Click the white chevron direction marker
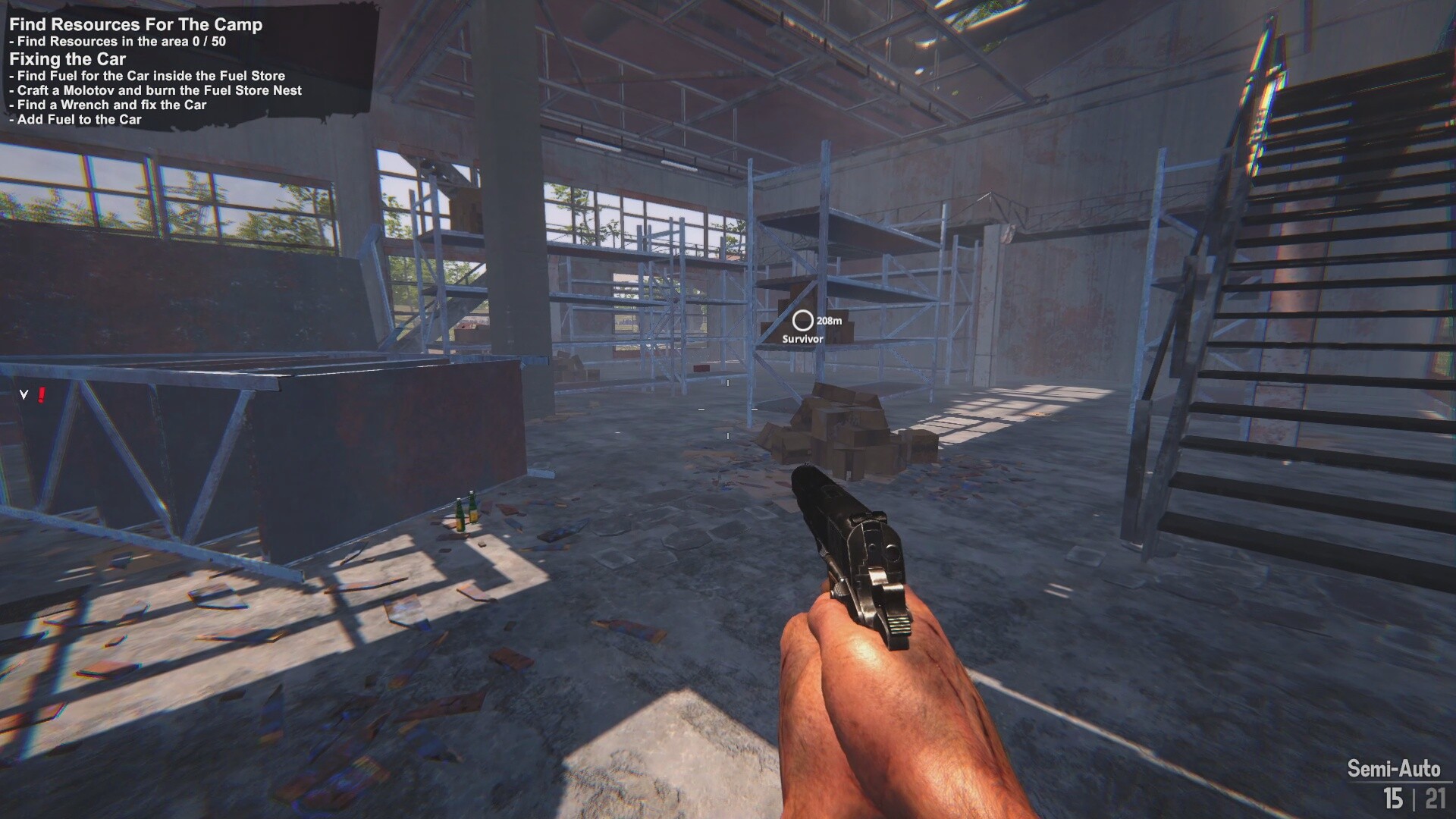 tap(23, 395)
